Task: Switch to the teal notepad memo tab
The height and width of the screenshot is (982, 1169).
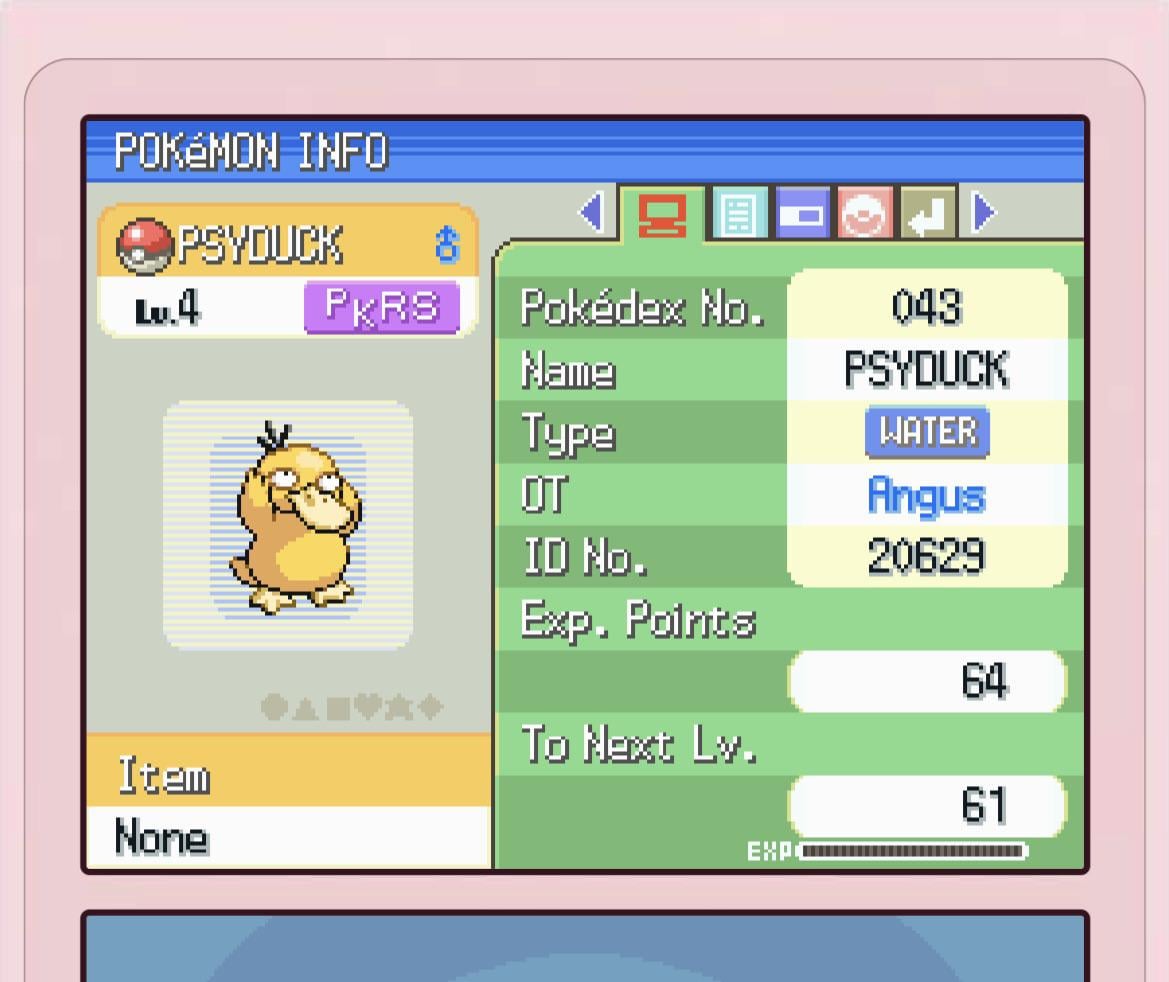Action: pyautogui.click(x=739, y=214)
